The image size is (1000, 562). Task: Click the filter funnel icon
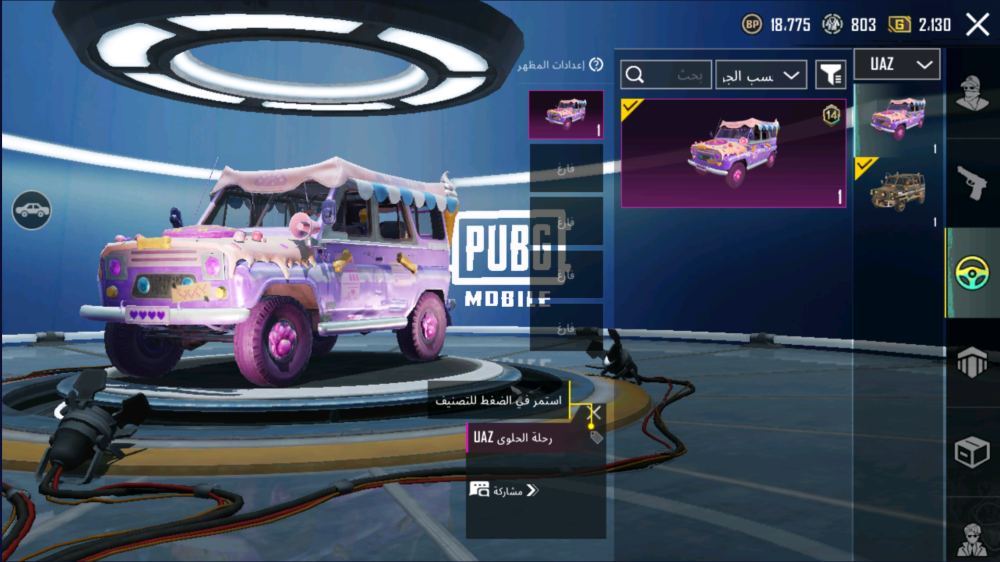[x=830, y=74]
